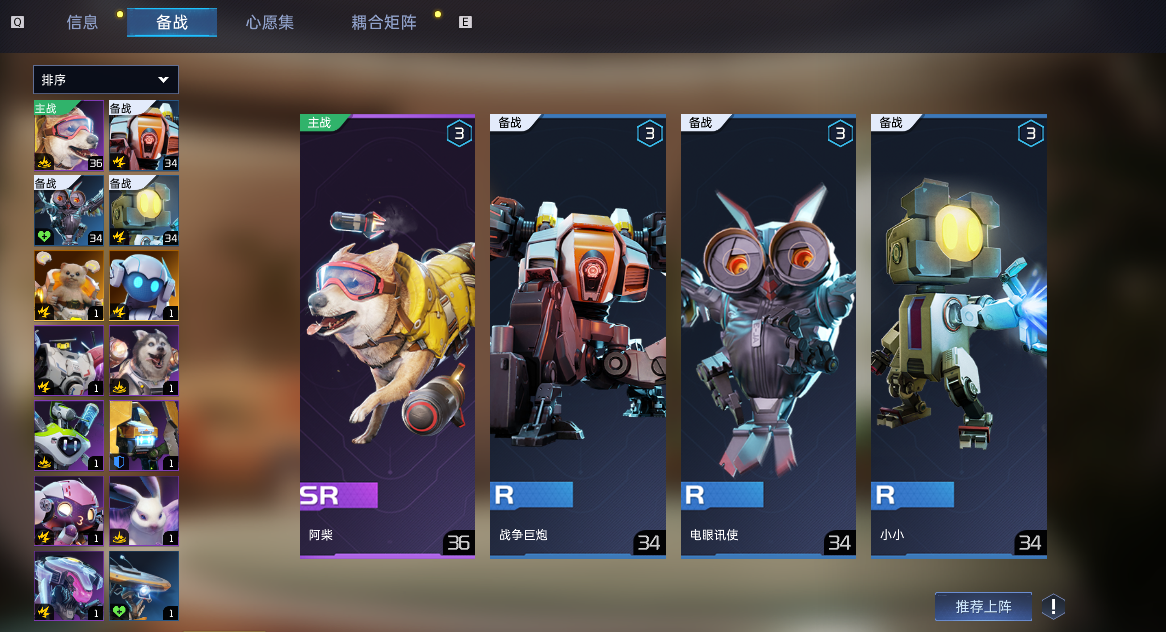Select the 备战 tab
The height and width of the screenshot is (632, 1166).
click(172, 22)
